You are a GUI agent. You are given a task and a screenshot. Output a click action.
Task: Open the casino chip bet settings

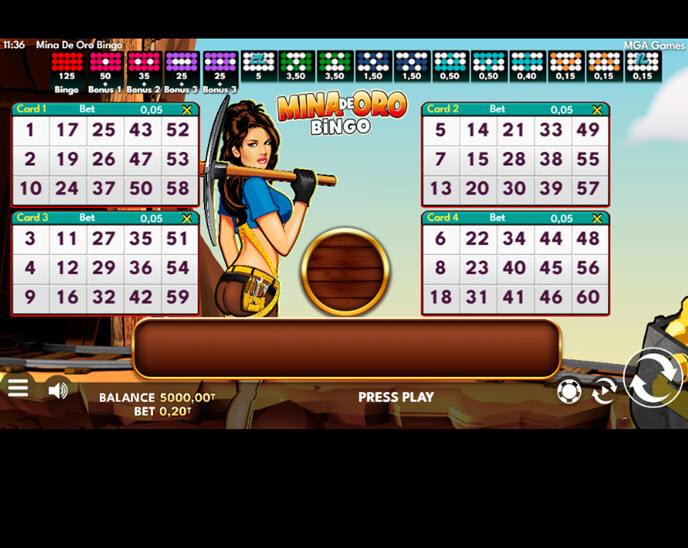point(569,391)
